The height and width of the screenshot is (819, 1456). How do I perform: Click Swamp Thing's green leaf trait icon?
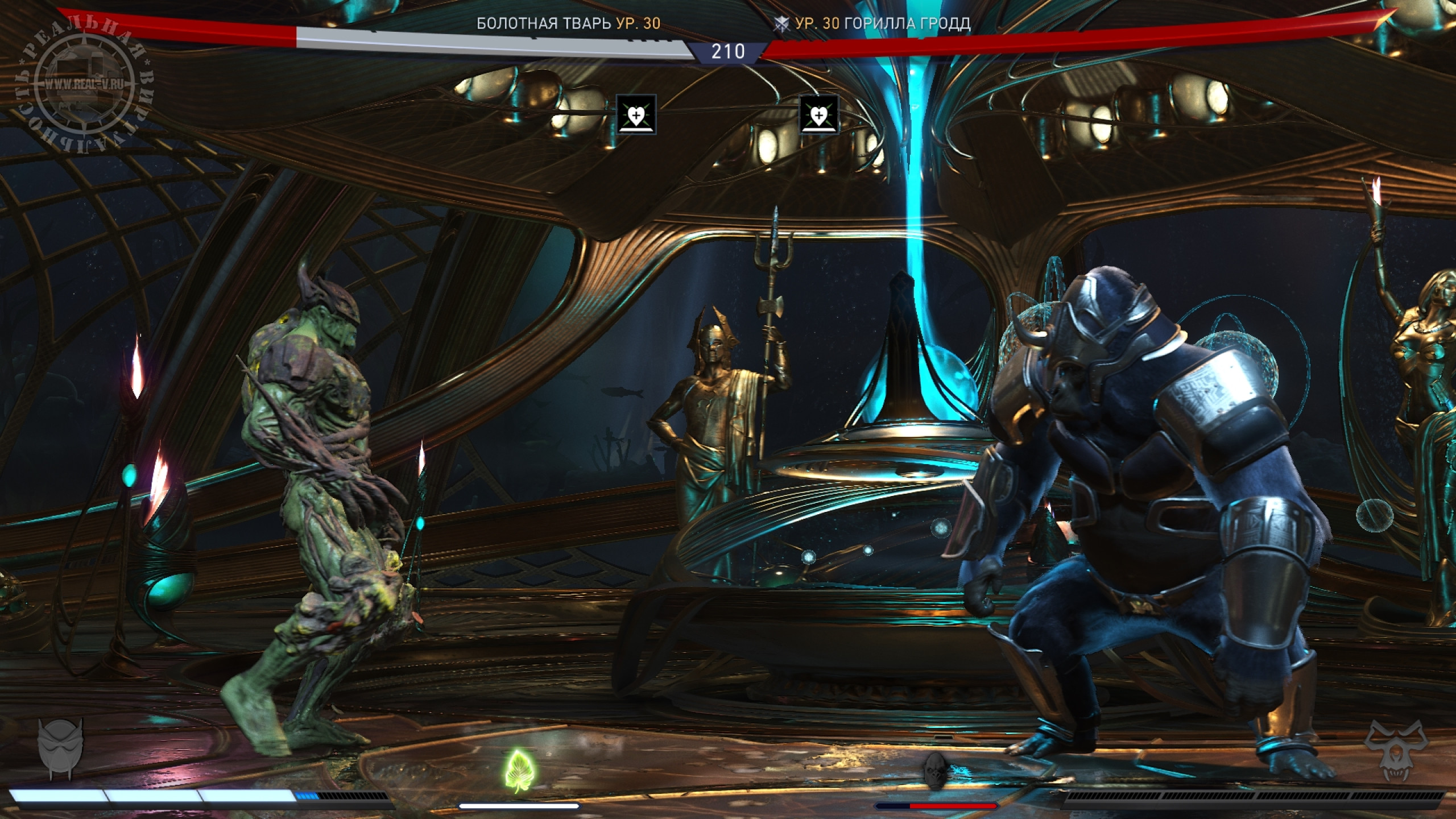pos(518,771)
